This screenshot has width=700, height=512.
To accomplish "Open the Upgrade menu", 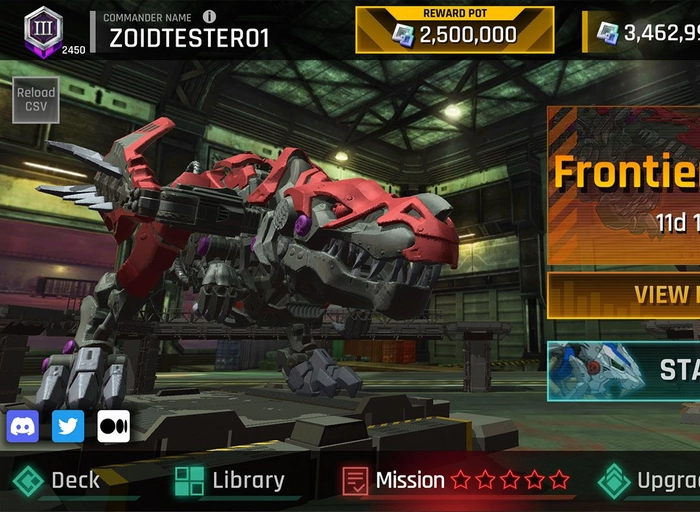I will [650, 481].
